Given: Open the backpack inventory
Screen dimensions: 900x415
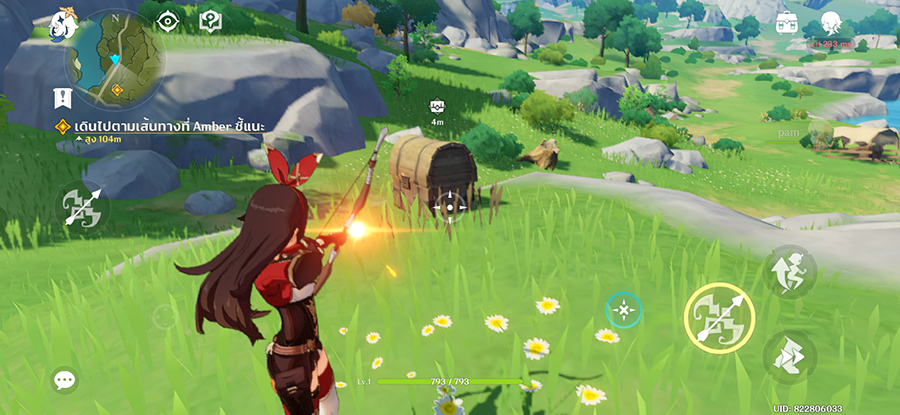Looking at the screenshot, I should (787, 22).
